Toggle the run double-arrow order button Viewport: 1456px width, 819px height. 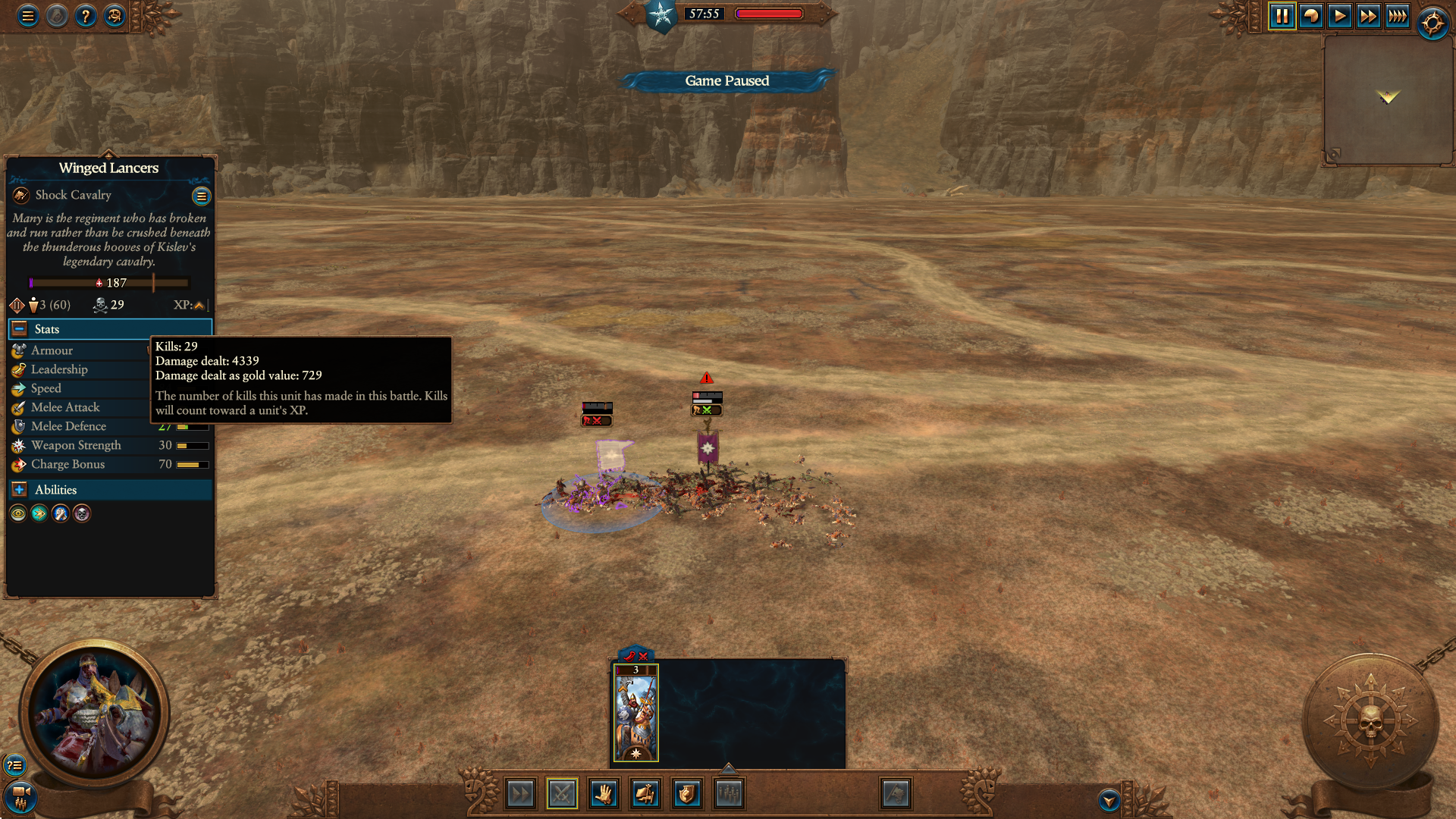pyautogui.click(x=521, y=794)
